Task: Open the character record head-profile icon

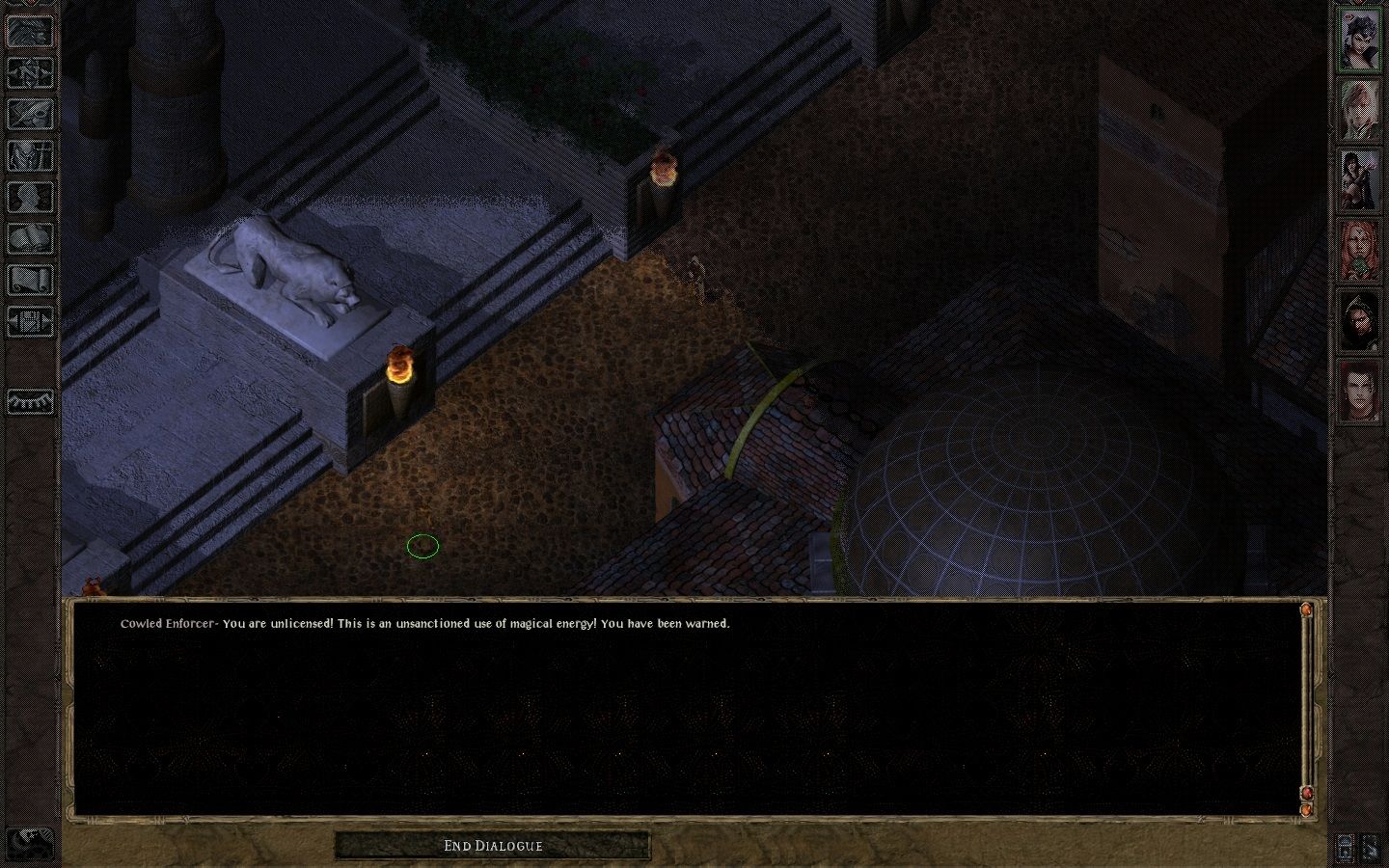Action: (x=30, y=197)
